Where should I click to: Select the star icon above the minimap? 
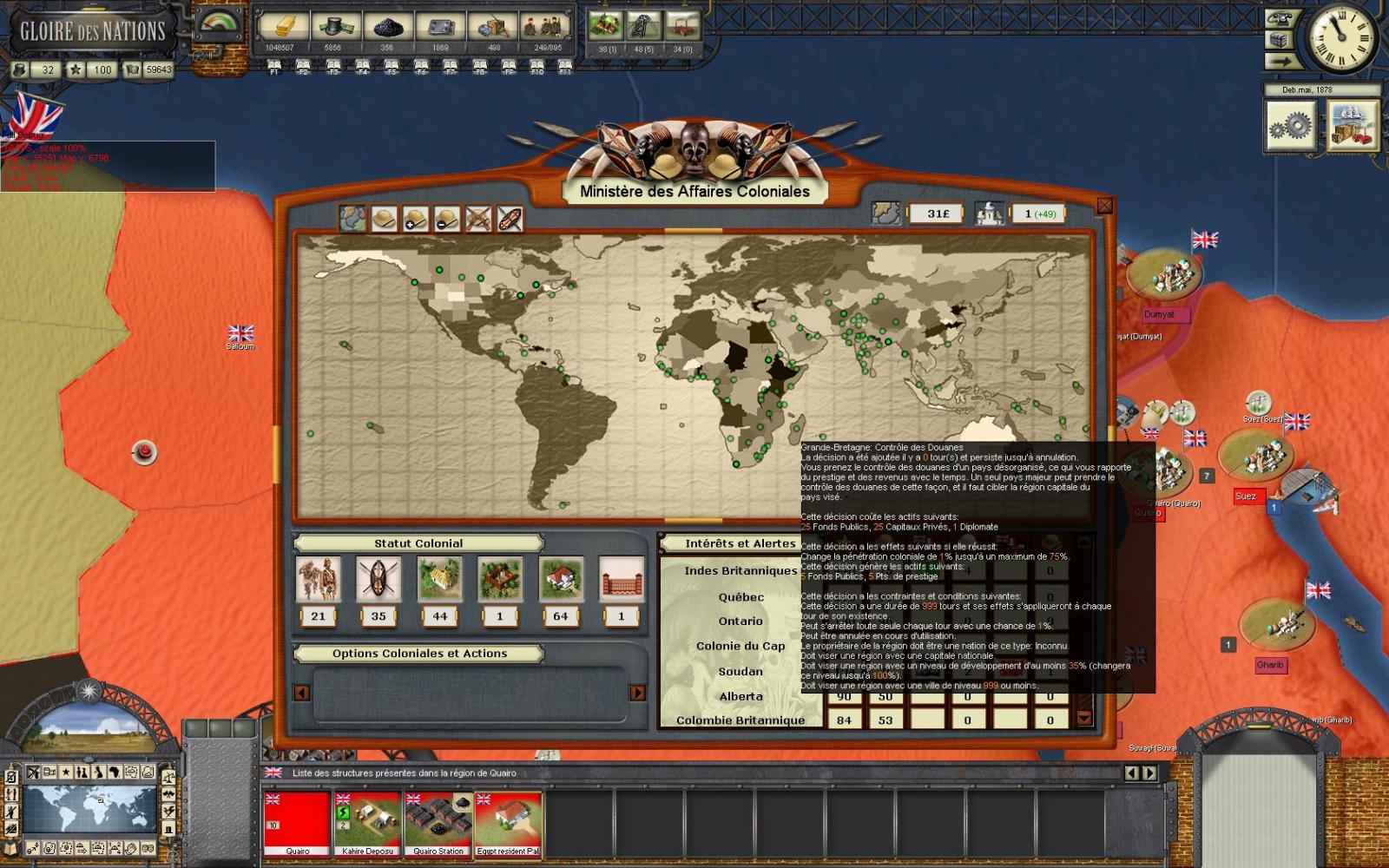coord(67,773)
